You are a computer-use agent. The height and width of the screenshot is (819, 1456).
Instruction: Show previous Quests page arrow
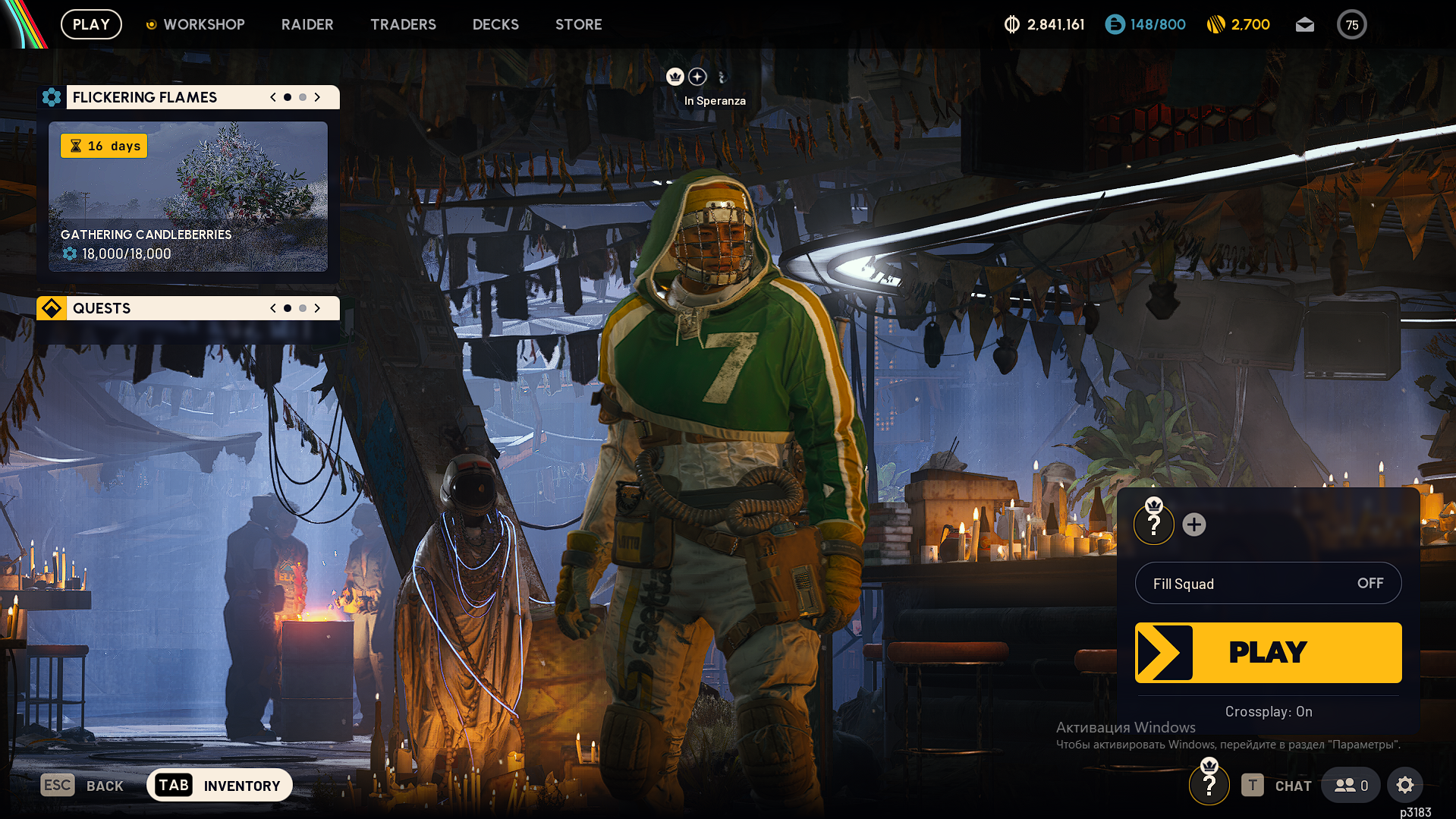pos(273,308)
